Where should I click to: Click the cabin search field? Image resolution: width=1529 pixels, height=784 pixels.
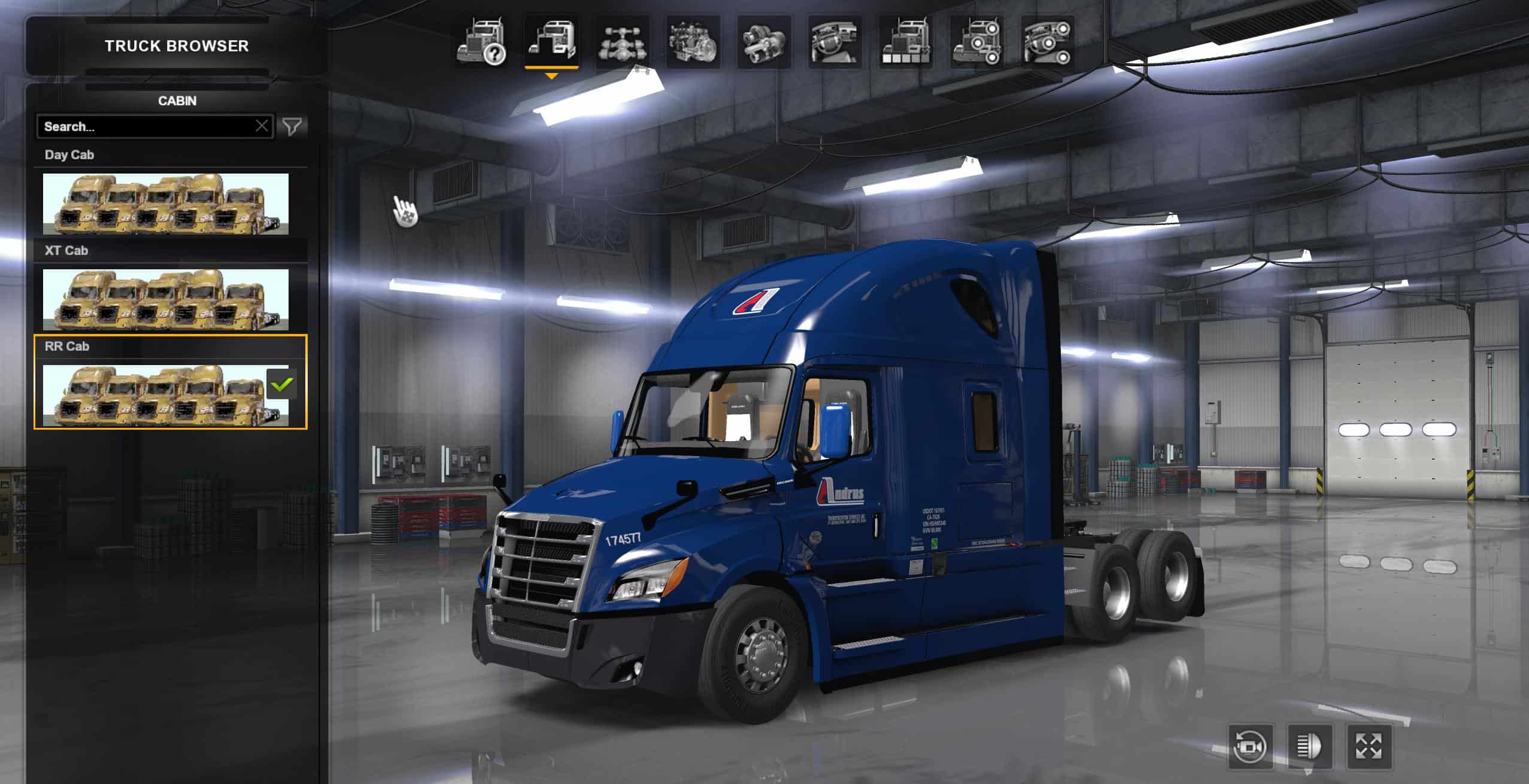pyautogui.click(x=147, y=126)
